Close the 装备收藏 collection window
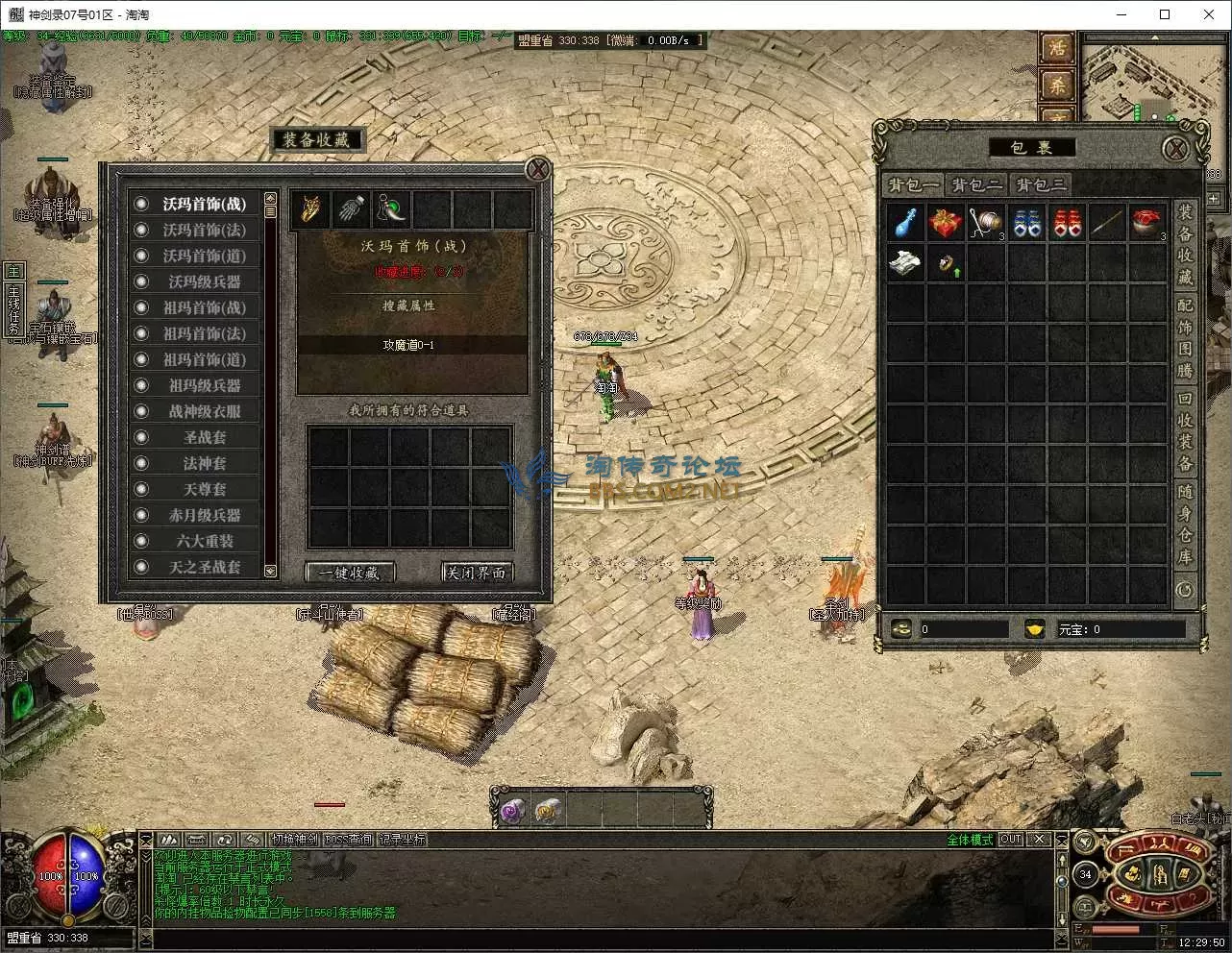 tap(538, 169)
